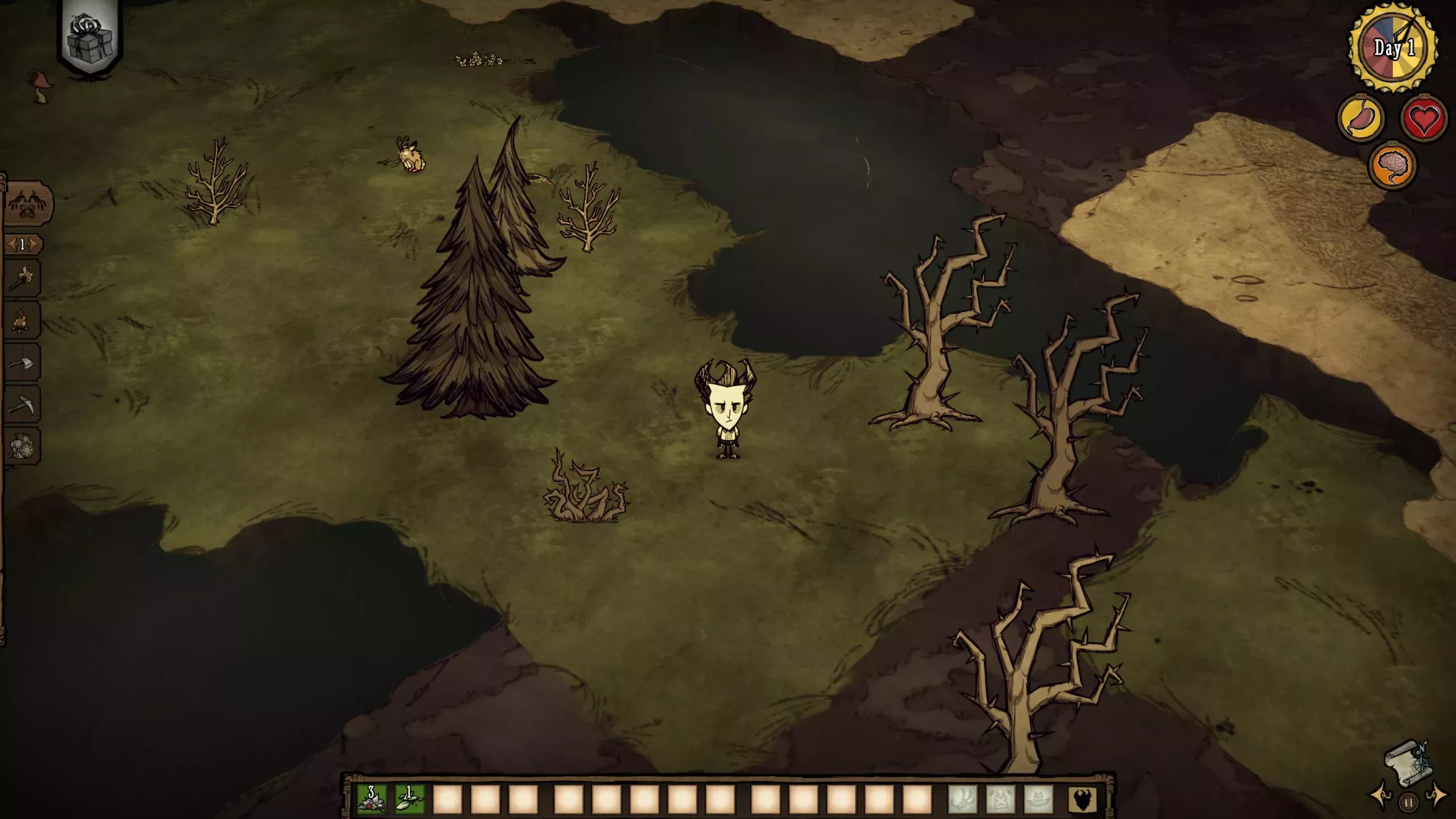Select the campfire crafting recipe
The height and width of the screenshot is (819, 1456).
pyautogui.click(x=23, y=320)
